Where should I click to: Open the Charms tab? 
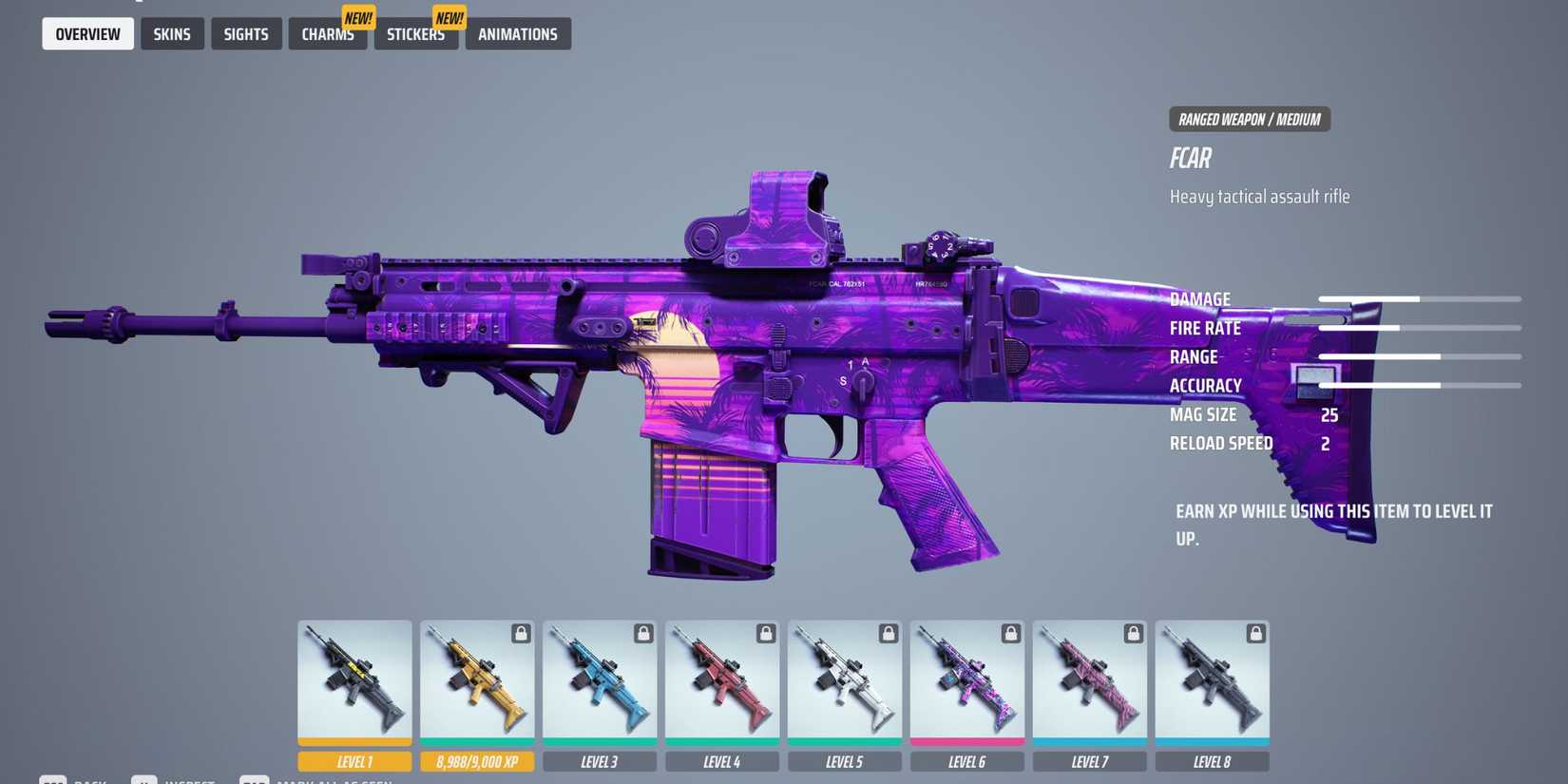click(x=327, y=34)
